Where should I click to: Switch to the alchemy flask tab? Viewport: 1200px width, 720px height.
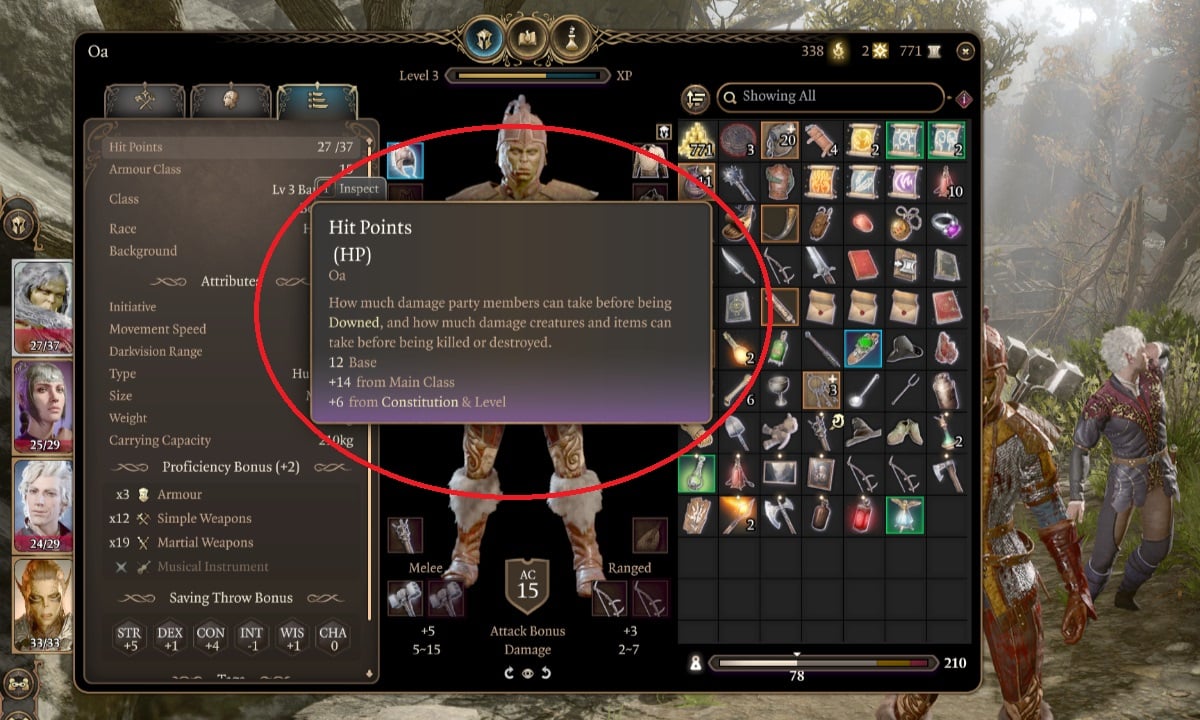click(x=570, y=40)
